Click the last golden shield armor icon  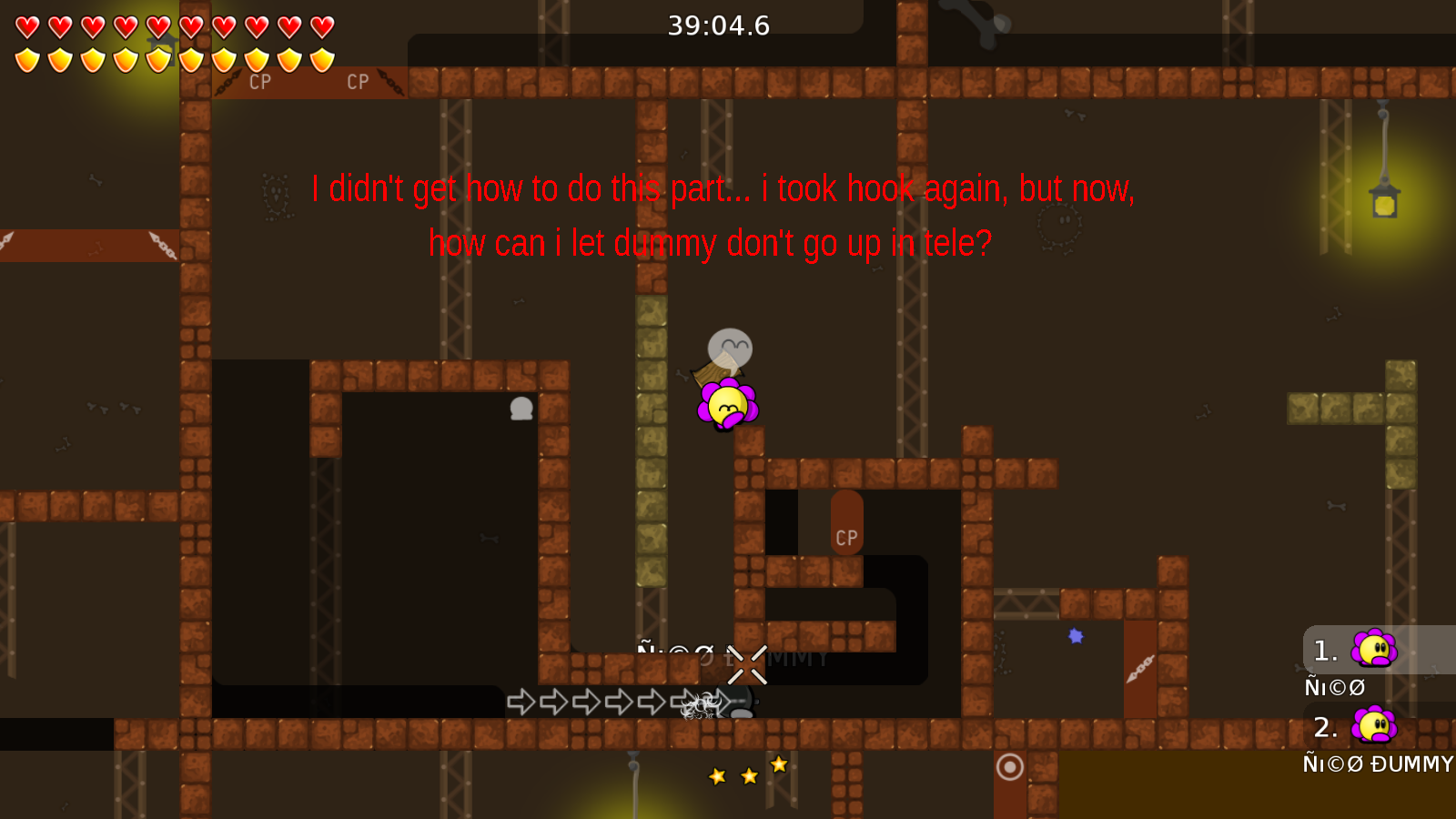tap(319, 59)
